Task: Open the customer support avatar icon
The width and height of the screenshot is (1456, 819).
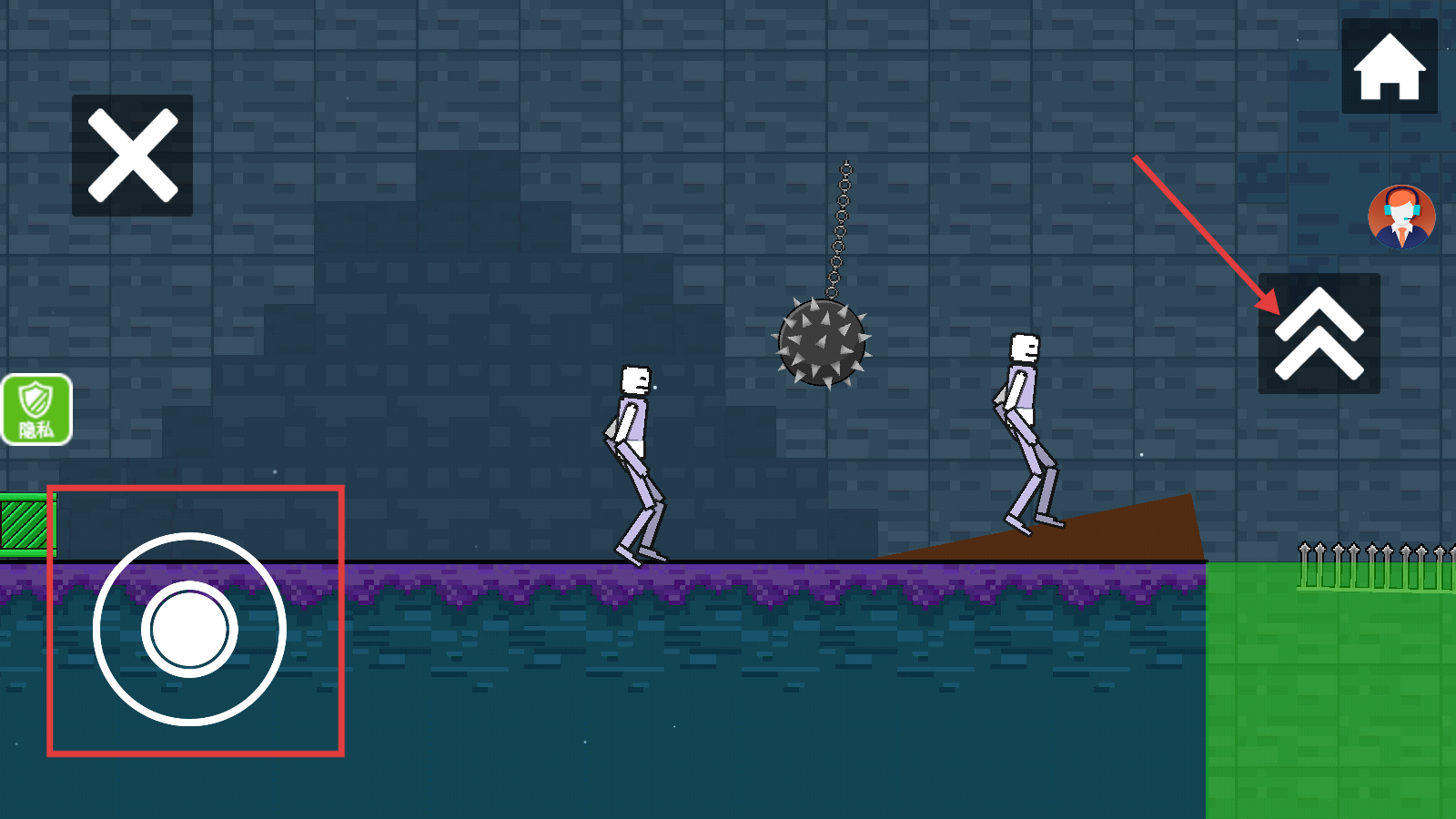Action: (1401, 217)
